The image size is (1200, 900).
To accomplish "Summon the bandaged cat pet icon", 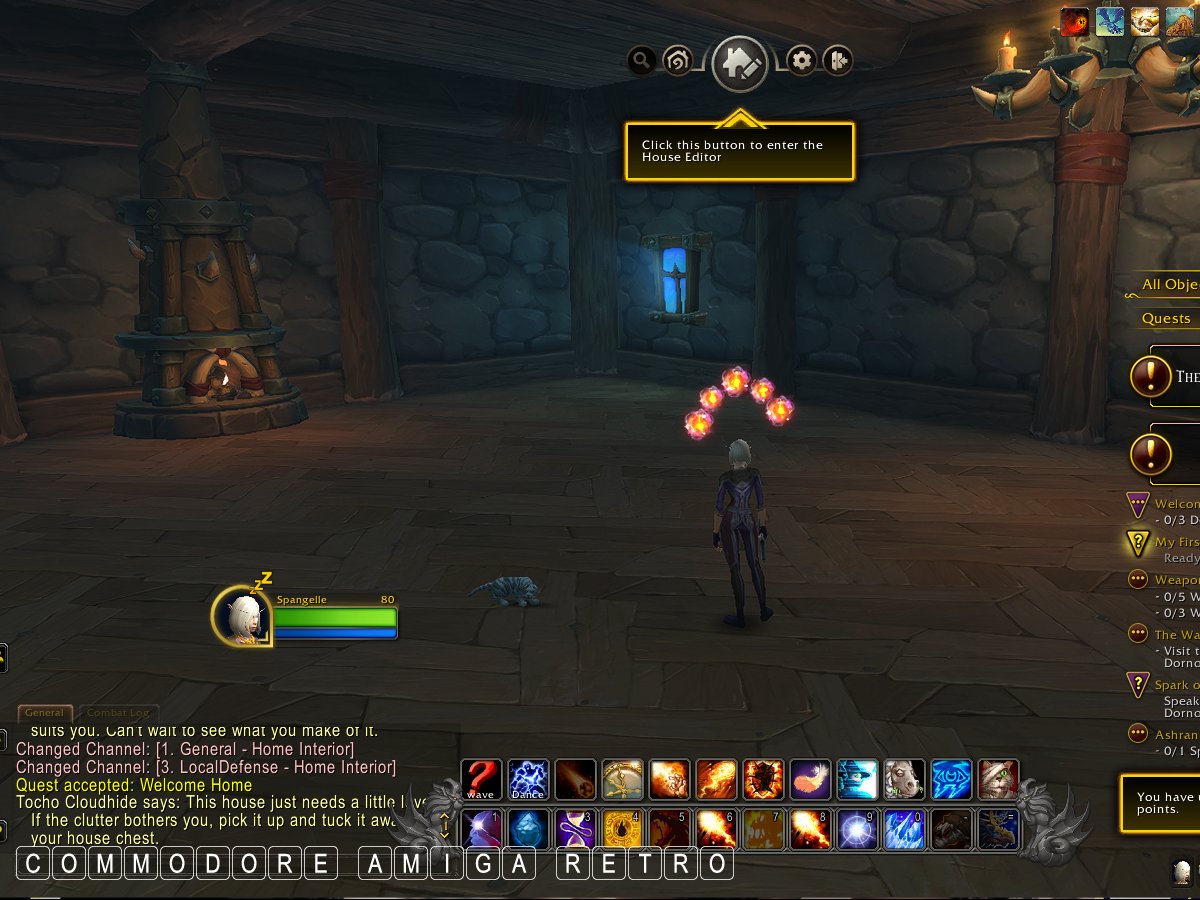I will tap(998, 779).
